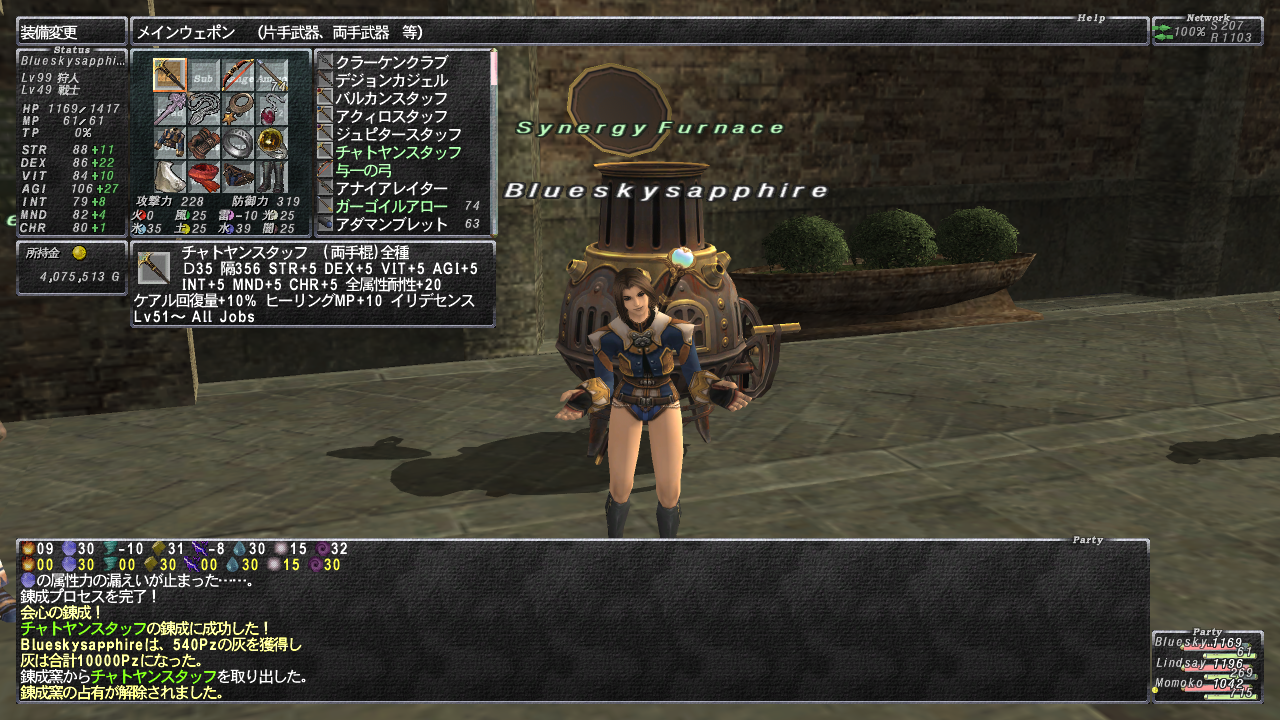Choose the empty Sub equipment slot
This screenshot has width=1280, height=720.
pos(204,75)
